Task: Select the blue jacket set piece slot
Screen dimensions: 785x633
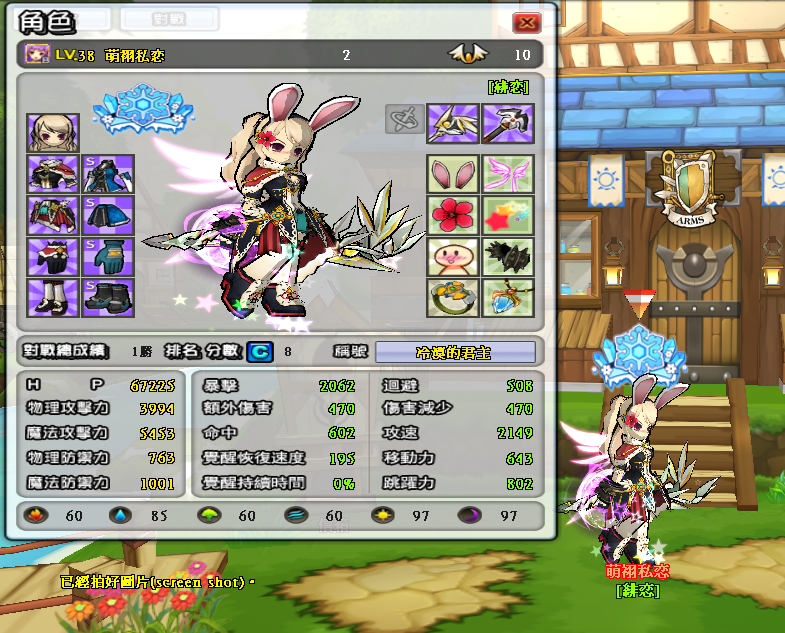Action: (x=104, y=173)
